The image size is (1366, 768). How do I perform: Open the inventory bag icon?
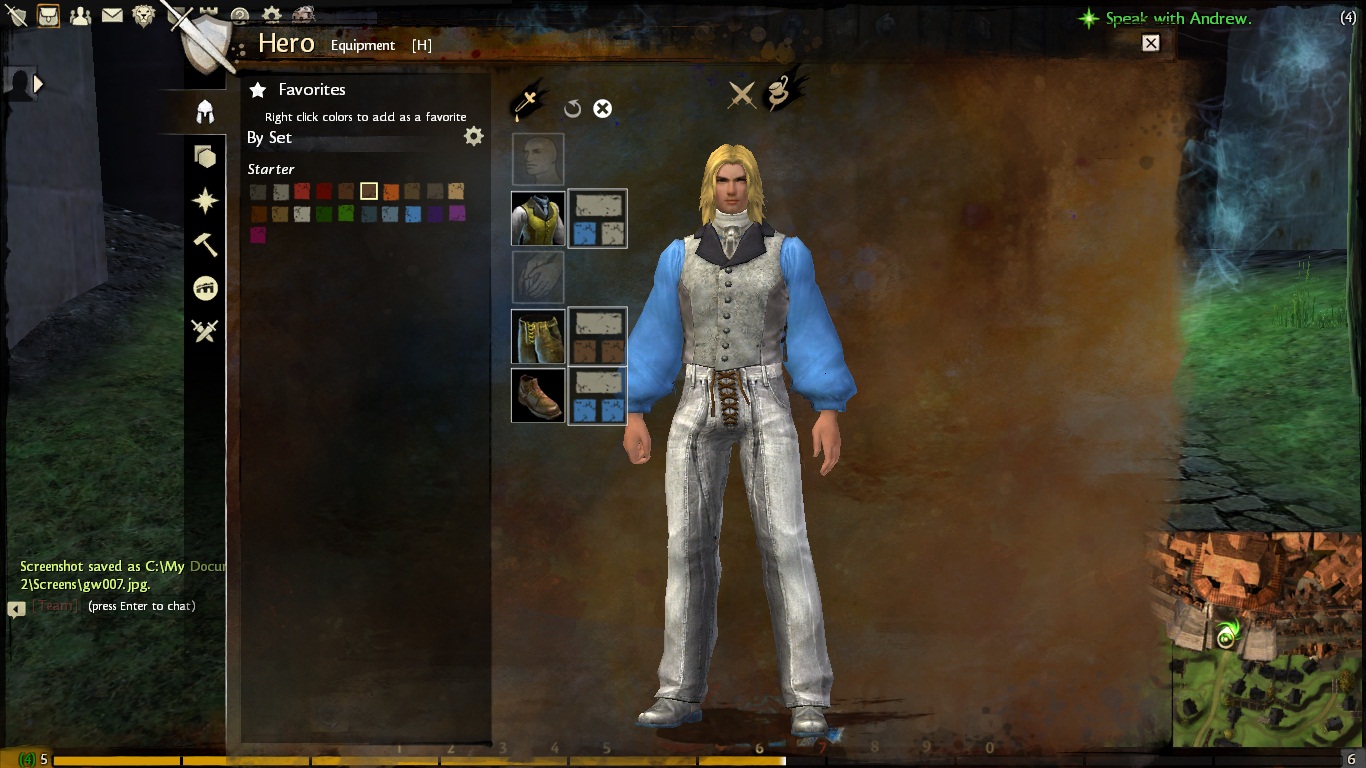48,15
